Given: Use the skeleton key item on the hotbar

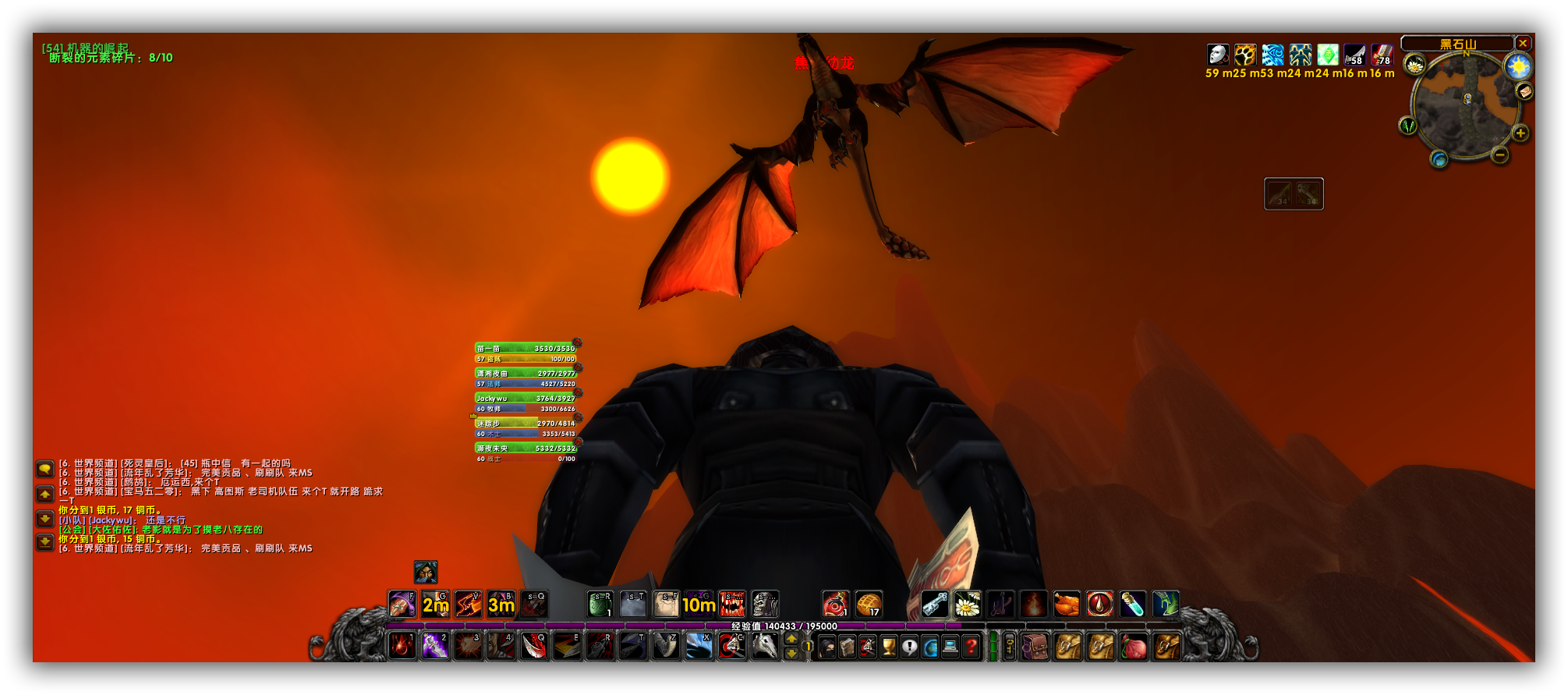Looking at the screenshot, I should (x=934, y=604).
